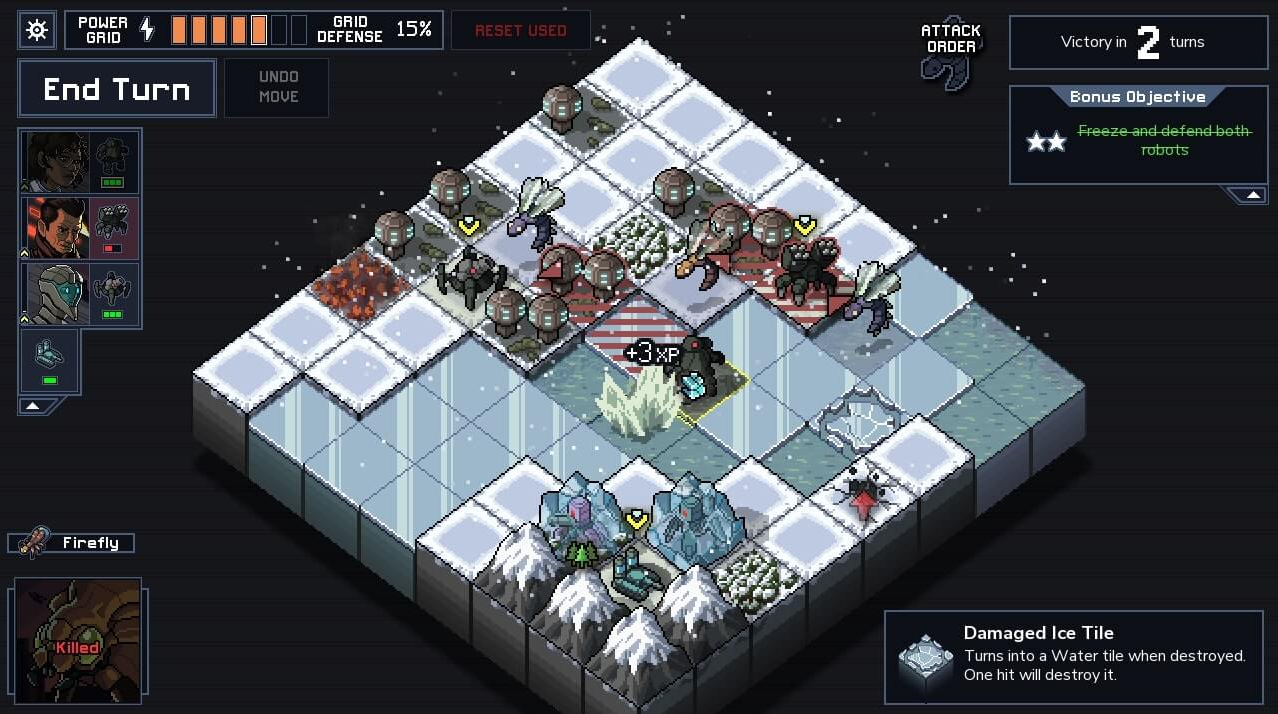1278x714 pixels.
Task: Show the enemy Attack Order
Action: tap(951, 52)
